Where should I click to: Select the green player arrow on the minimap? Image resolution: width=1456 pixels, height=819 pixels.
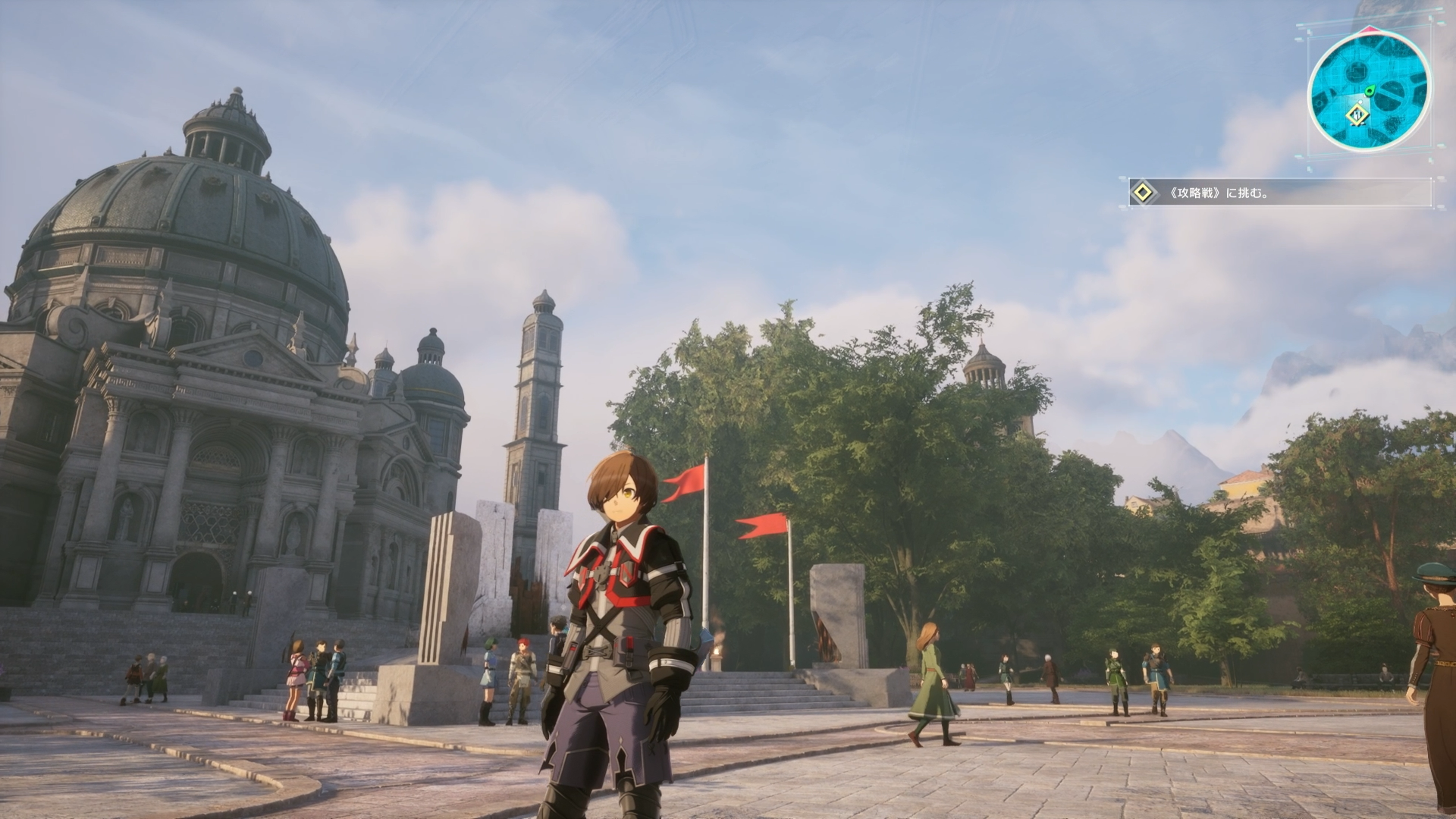(x=1370, y=89)
